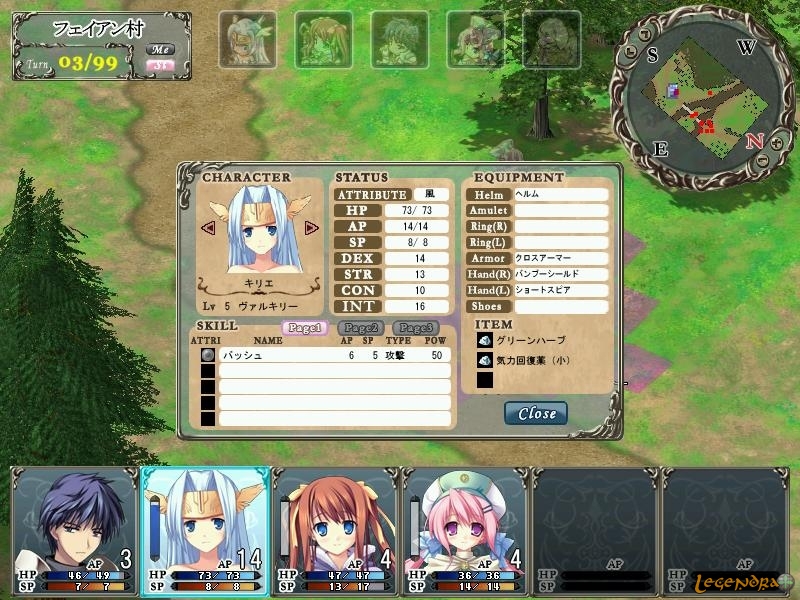Click the Helm equipment slot with ヘルム

[560, 195]
